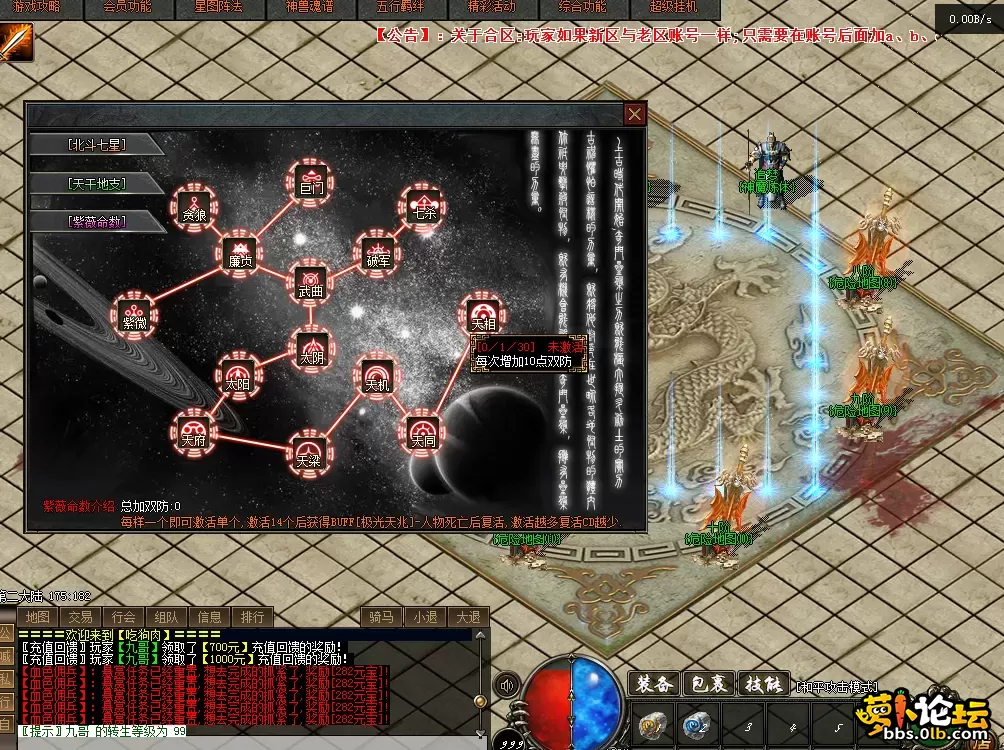1004x750 pixels.
Task: Toggle the sound speaker icon
Action: (507, 686)
